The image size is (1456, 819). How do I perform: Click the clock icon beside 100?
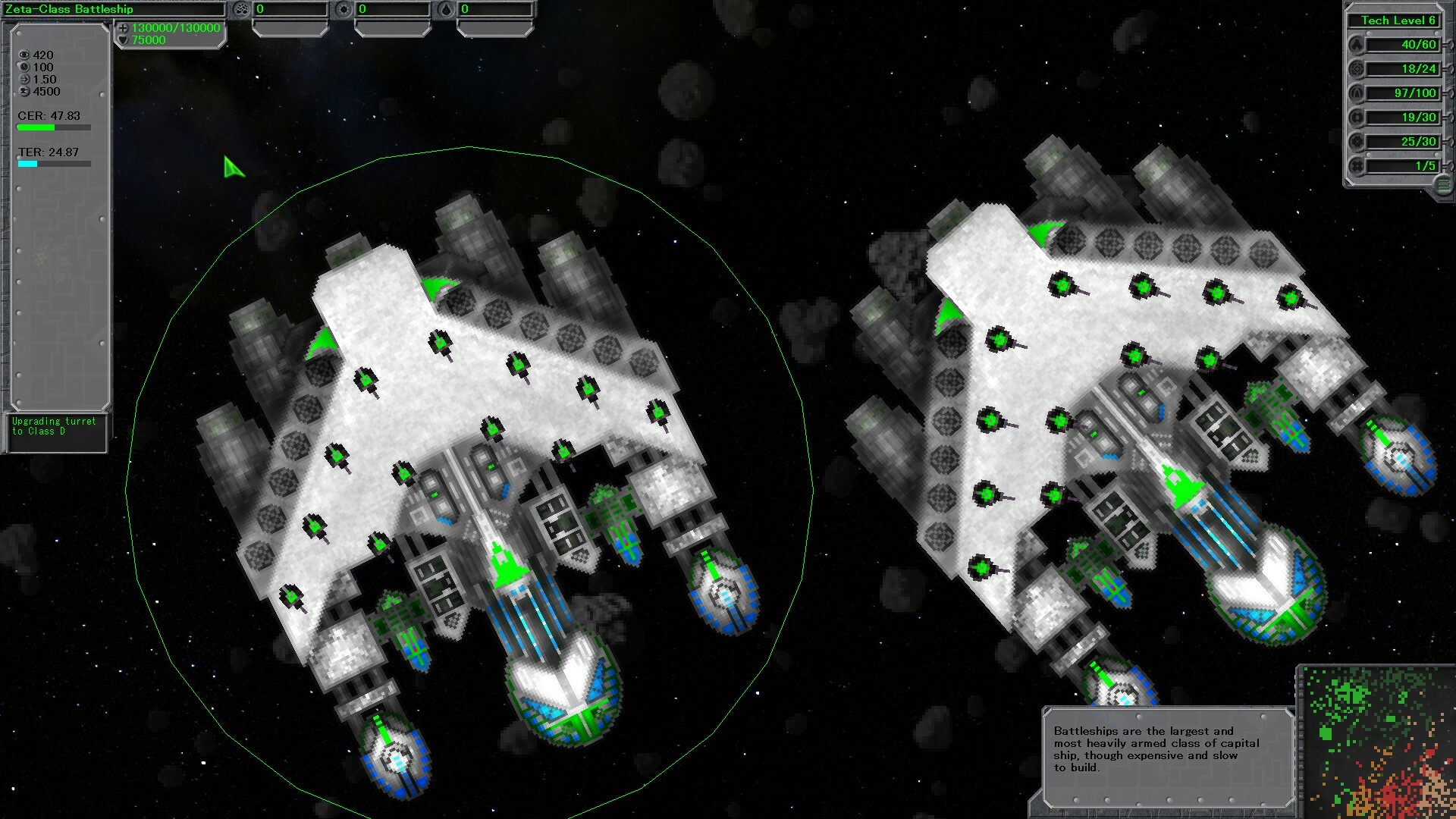click(x=25, y=67)
